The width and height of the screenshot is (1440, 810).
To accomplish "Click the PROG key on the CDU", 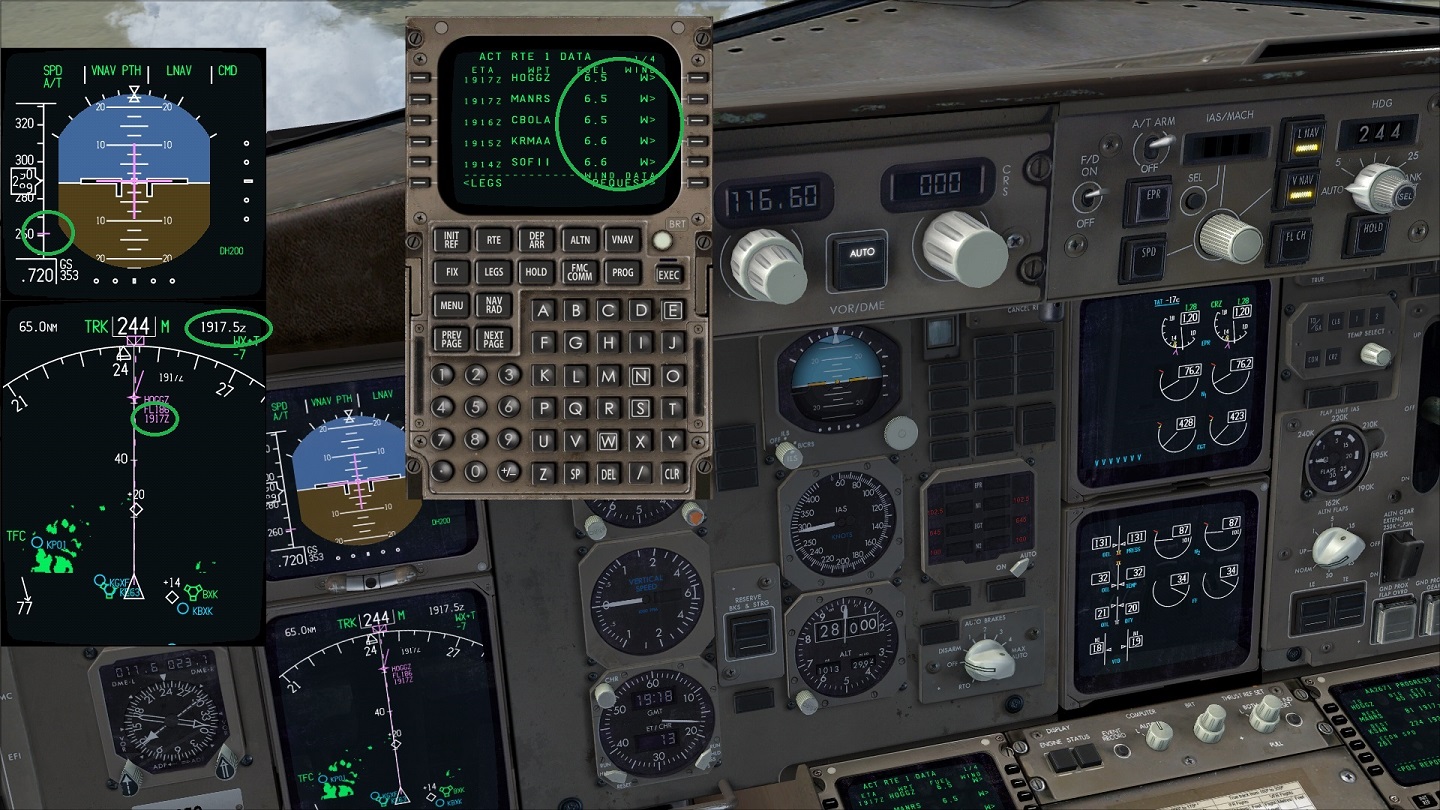I will 621,272.
